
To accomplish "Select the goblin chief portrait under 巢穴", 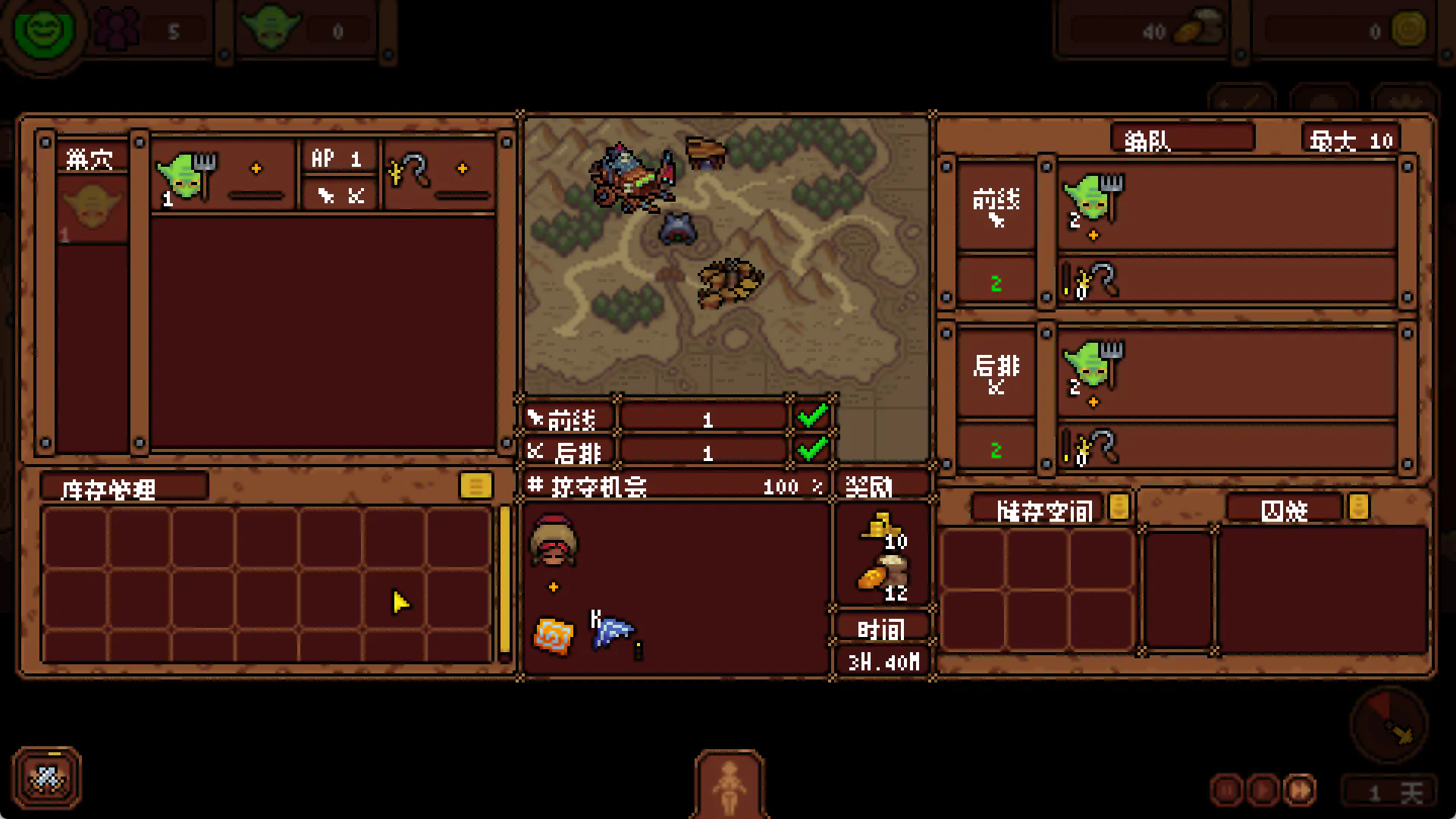I will (92, 209).
